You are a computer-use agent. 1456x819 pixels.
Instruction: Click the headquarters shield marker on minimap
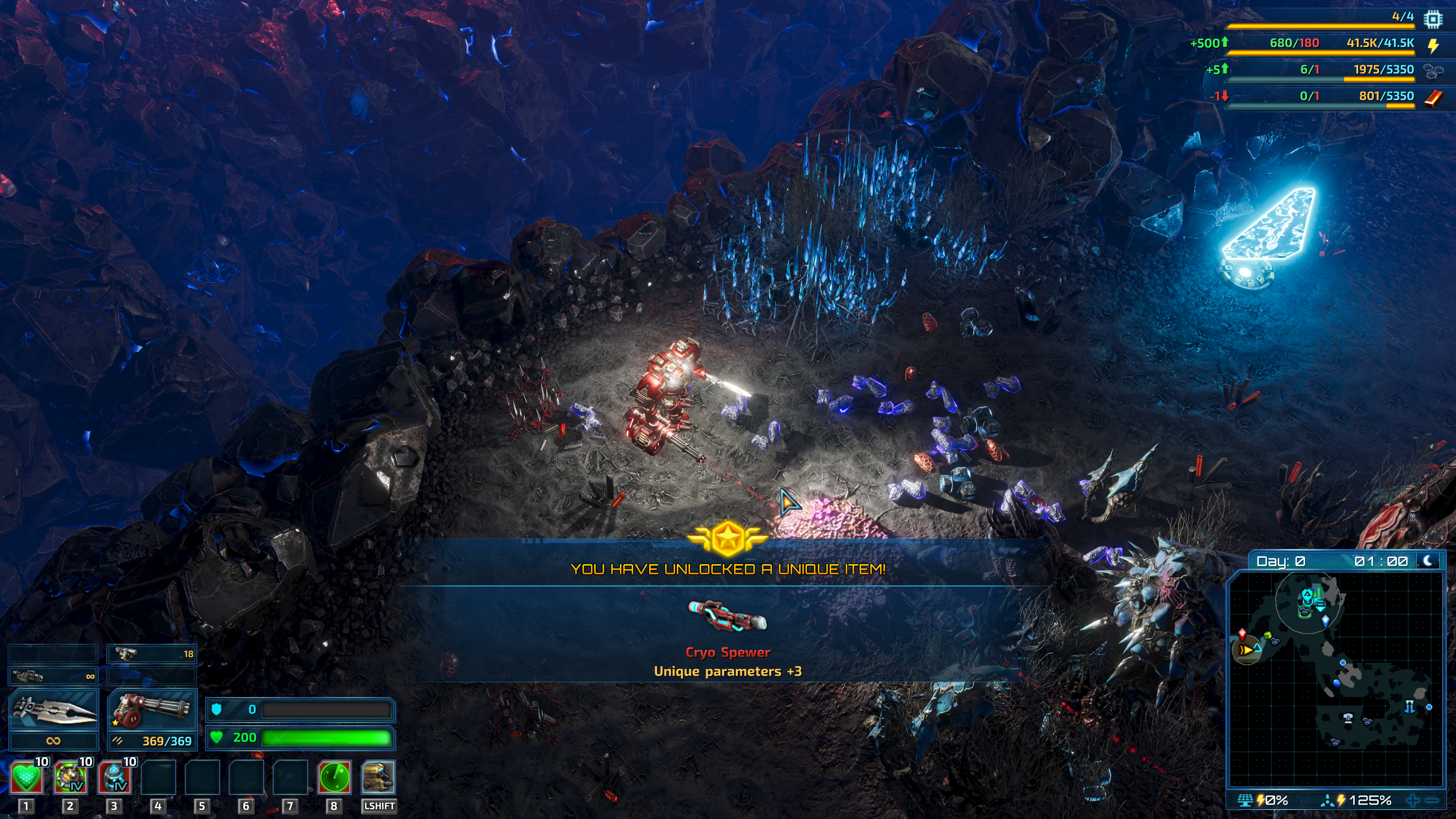1307,595
